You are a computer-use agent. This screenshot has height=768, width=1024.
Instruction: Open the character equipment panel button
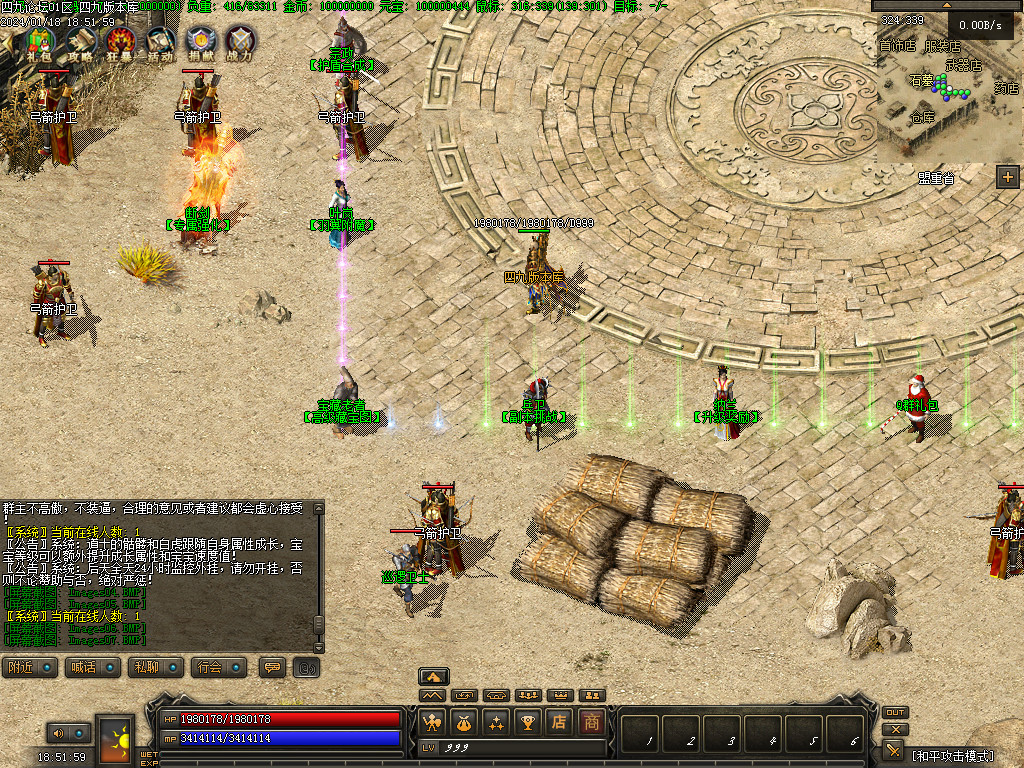tap(432, 722)
